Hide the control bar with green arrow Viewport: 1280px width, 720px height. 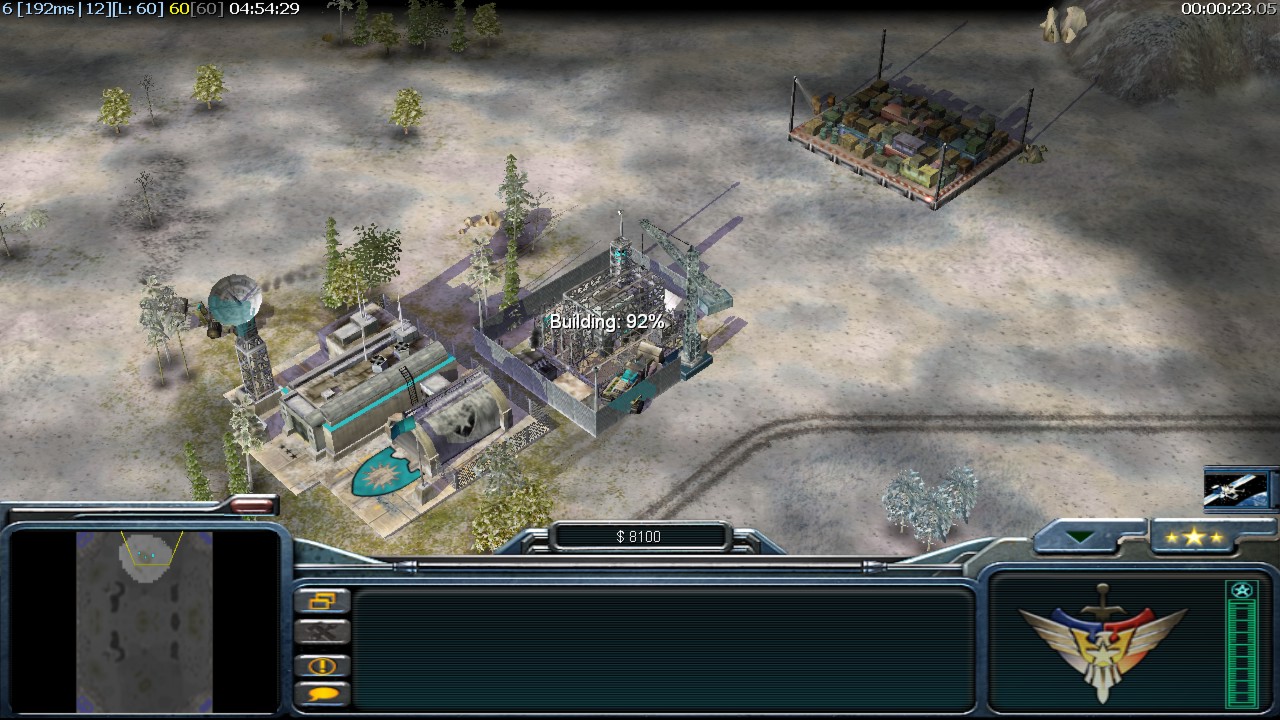[1080, 537]
